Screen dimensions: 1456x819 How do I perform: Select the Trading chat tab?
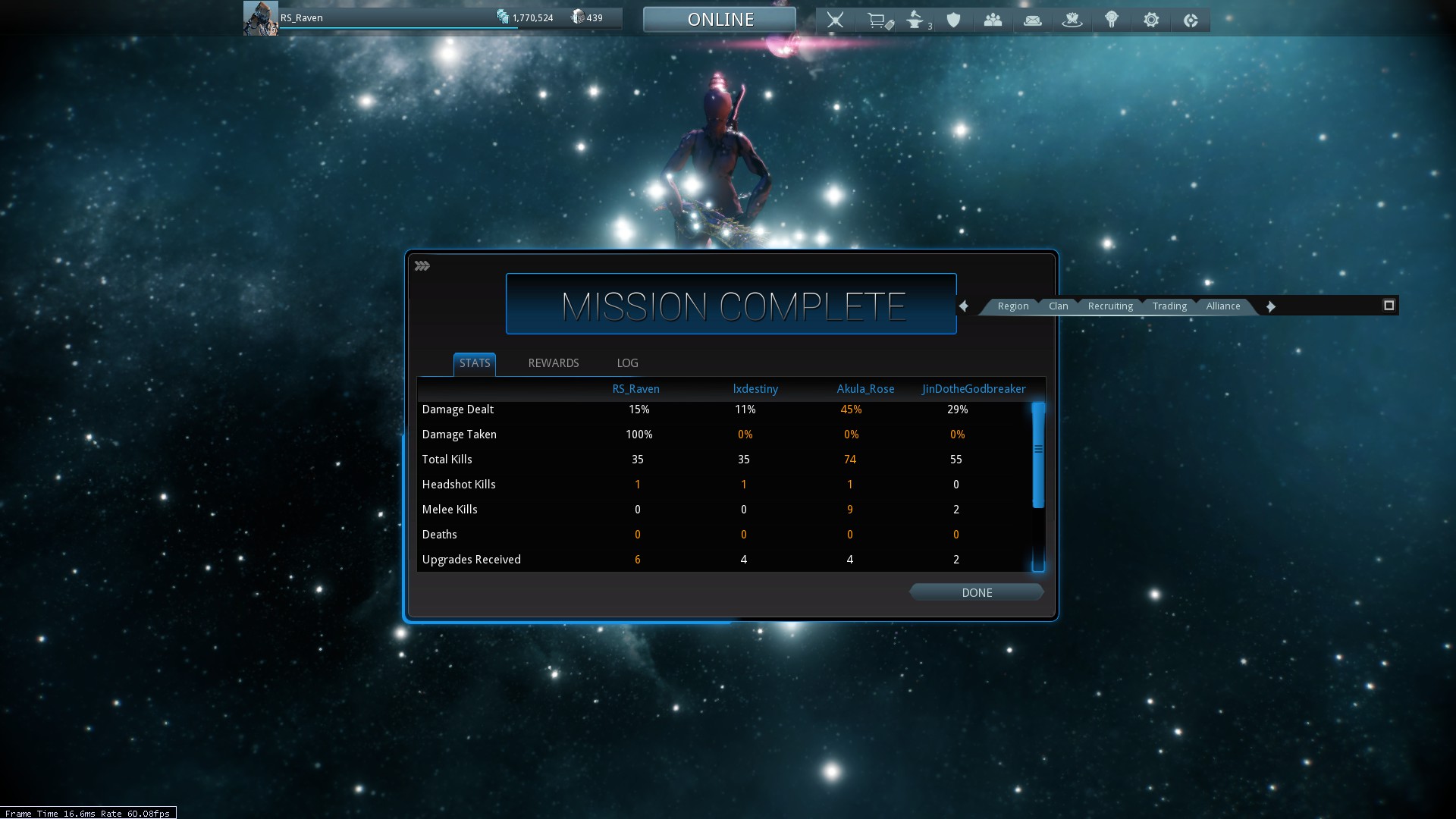tap(1169, 306)
